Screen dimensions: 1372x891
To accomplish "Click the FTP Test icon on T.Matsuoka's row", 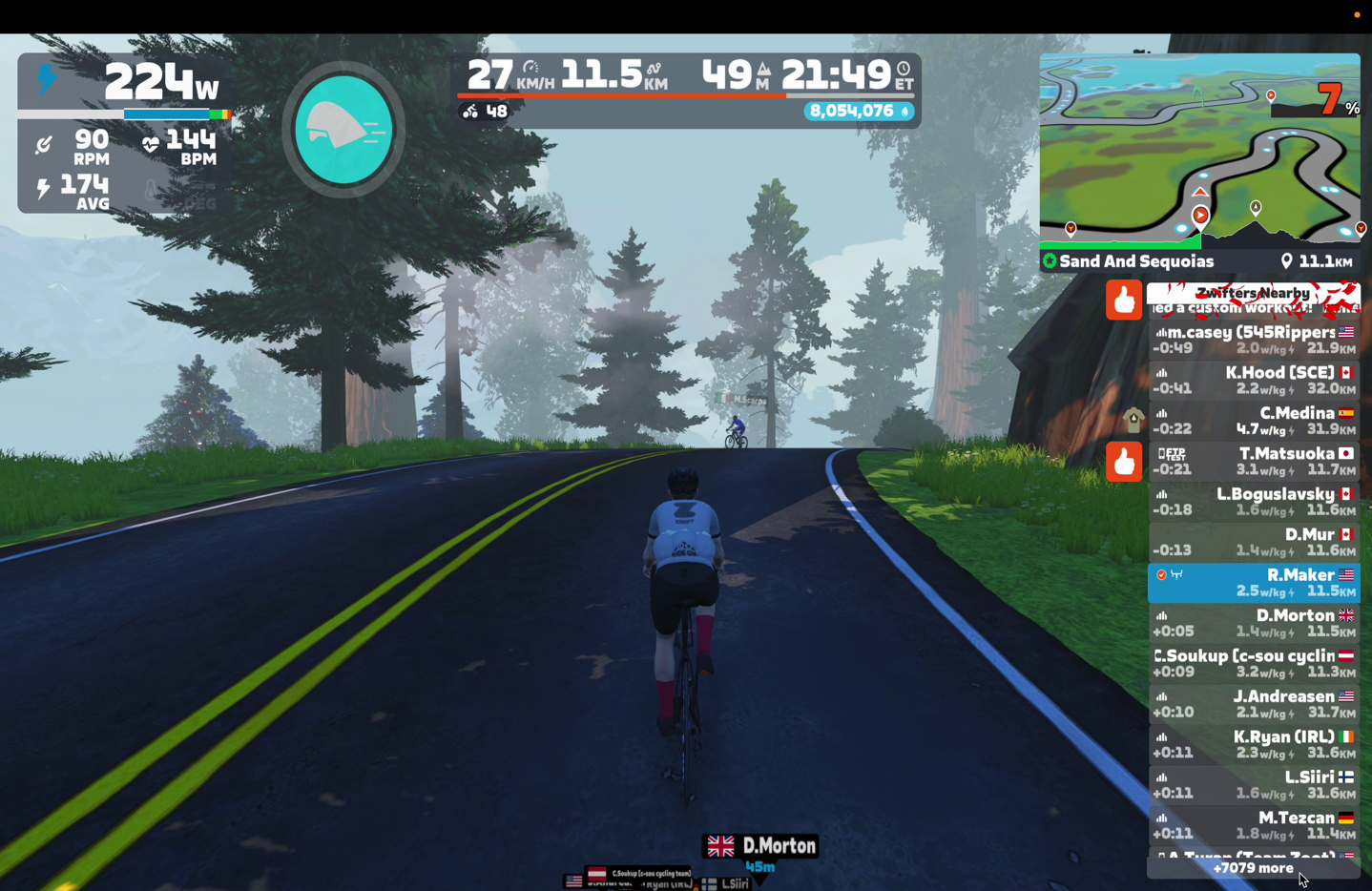I will pyautogui.click(x=1171, y=453).
